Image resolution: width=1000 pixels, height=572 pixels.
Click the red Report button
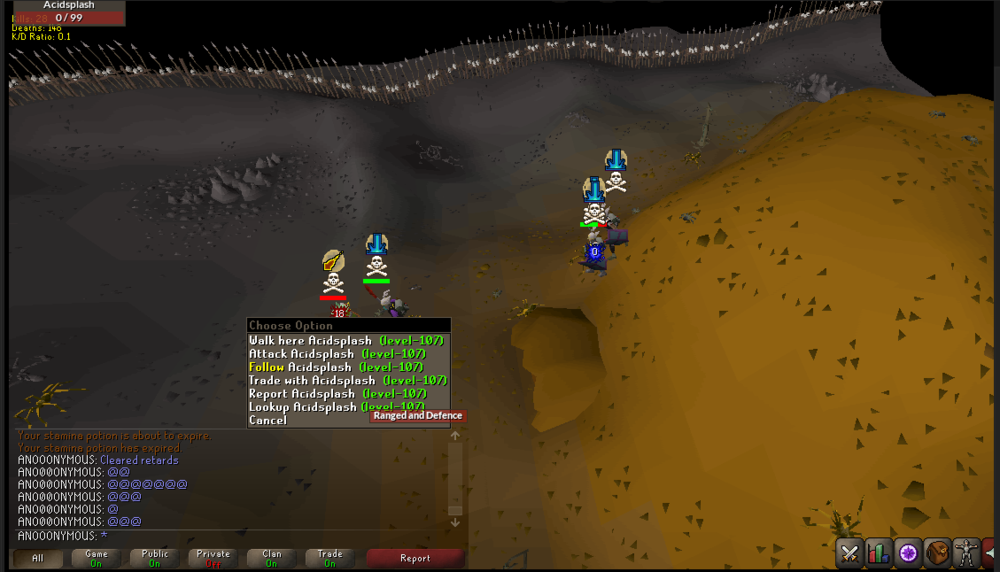click(415, 558)
